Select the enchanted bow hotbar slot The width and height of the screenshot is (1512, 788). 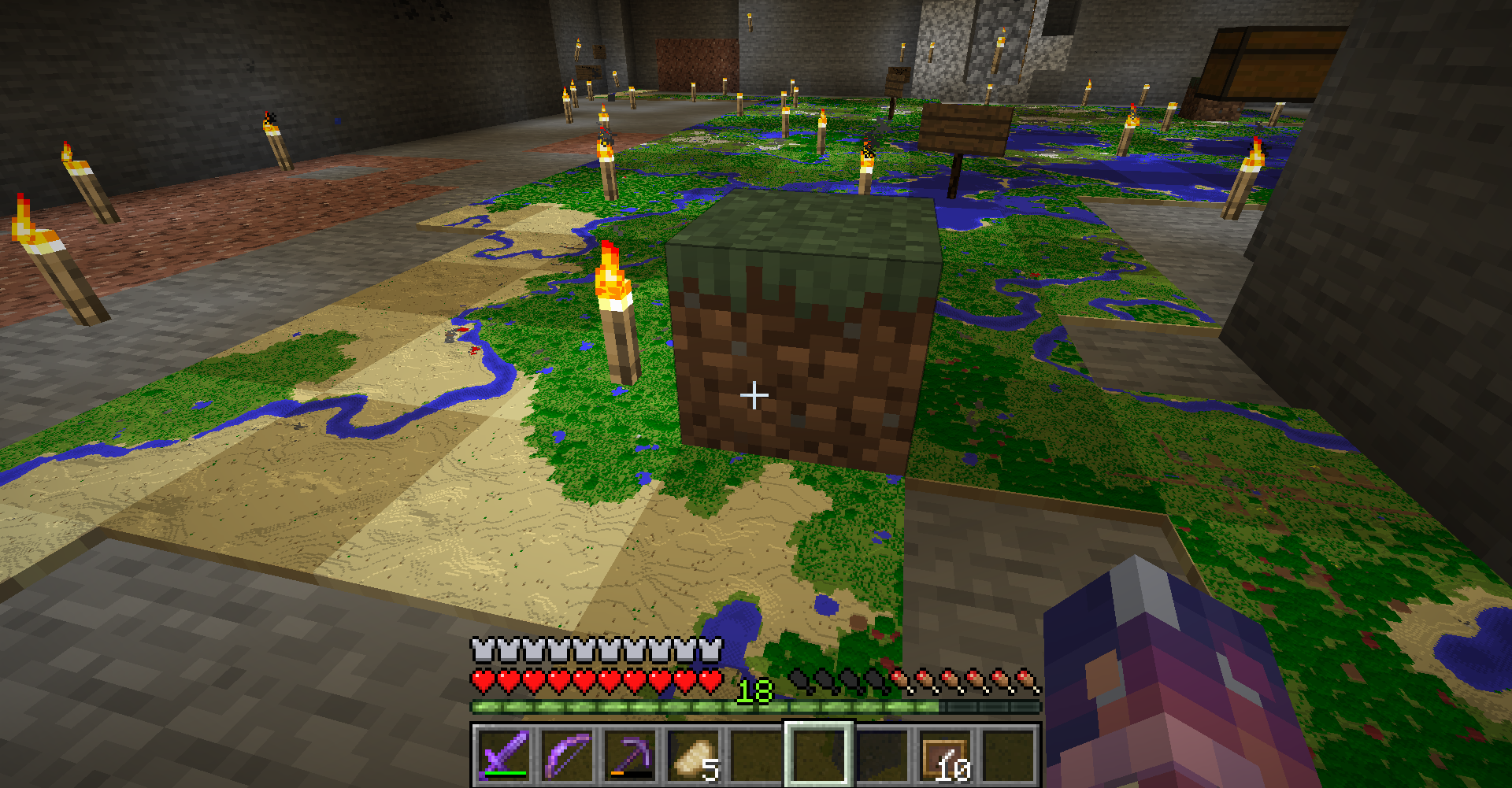point(567,756)
